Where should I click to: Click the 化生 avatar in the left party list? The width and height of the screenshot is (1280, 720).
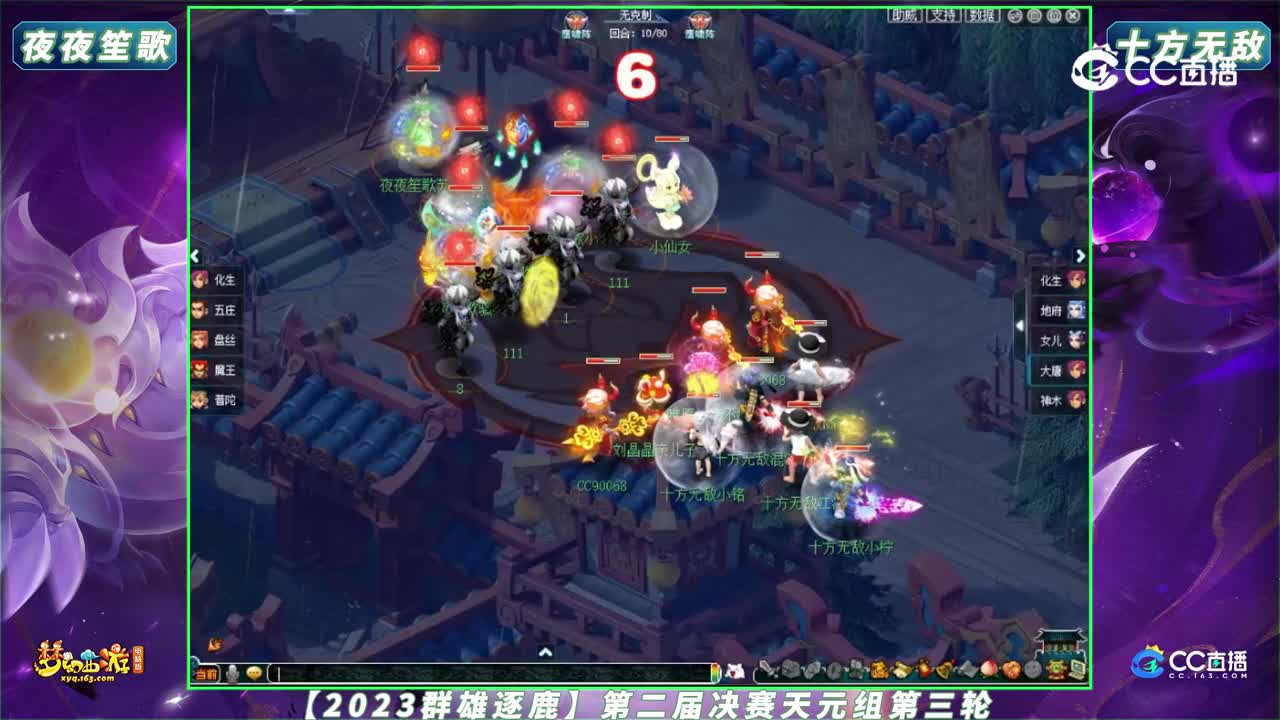[199, 281]
